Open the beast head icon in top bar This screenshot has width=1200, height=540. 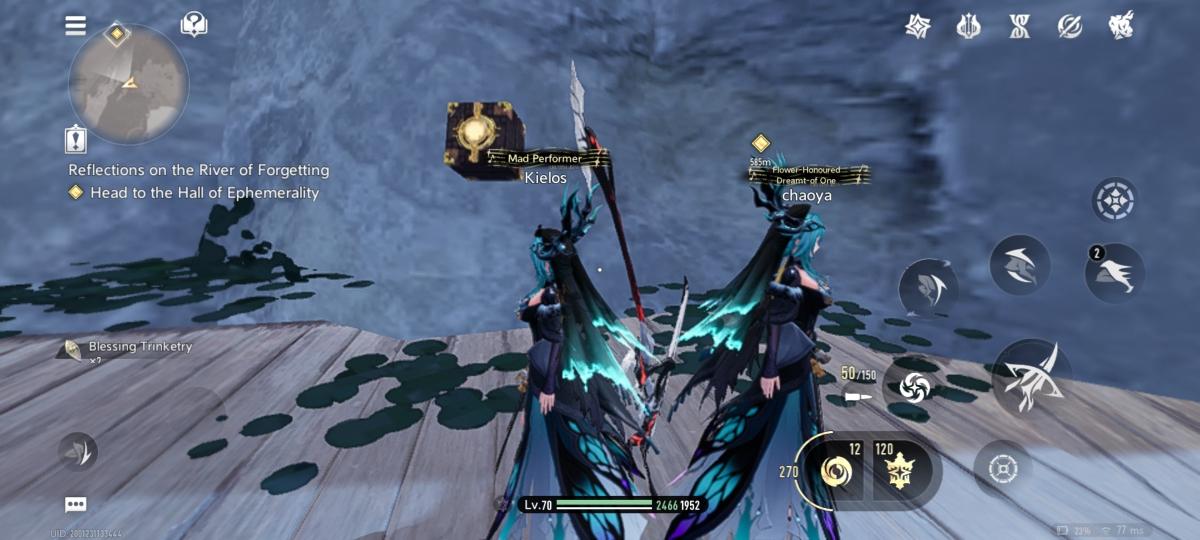point(1121,26)
